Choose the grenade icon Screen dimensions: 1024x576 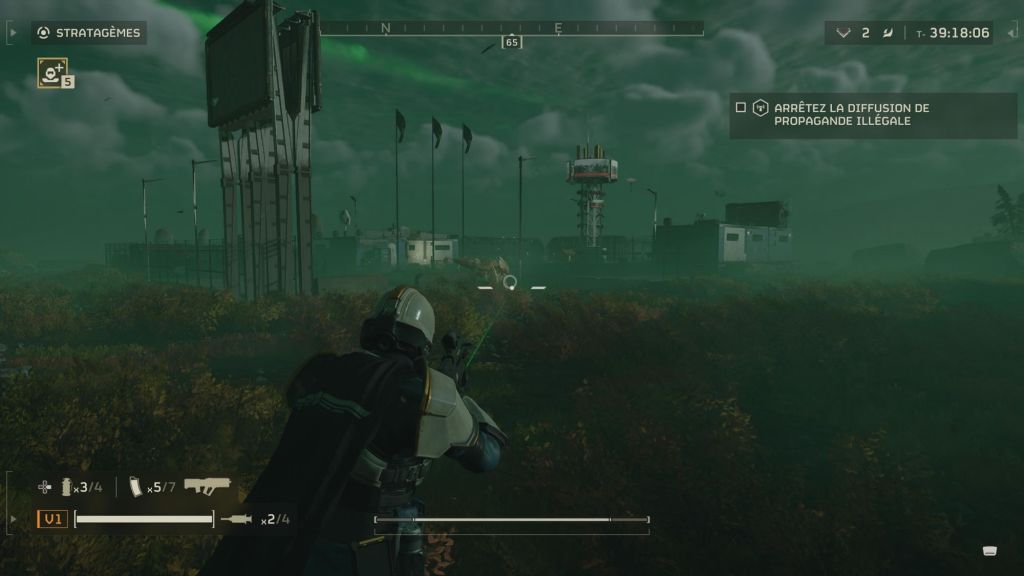coord(68,487)
